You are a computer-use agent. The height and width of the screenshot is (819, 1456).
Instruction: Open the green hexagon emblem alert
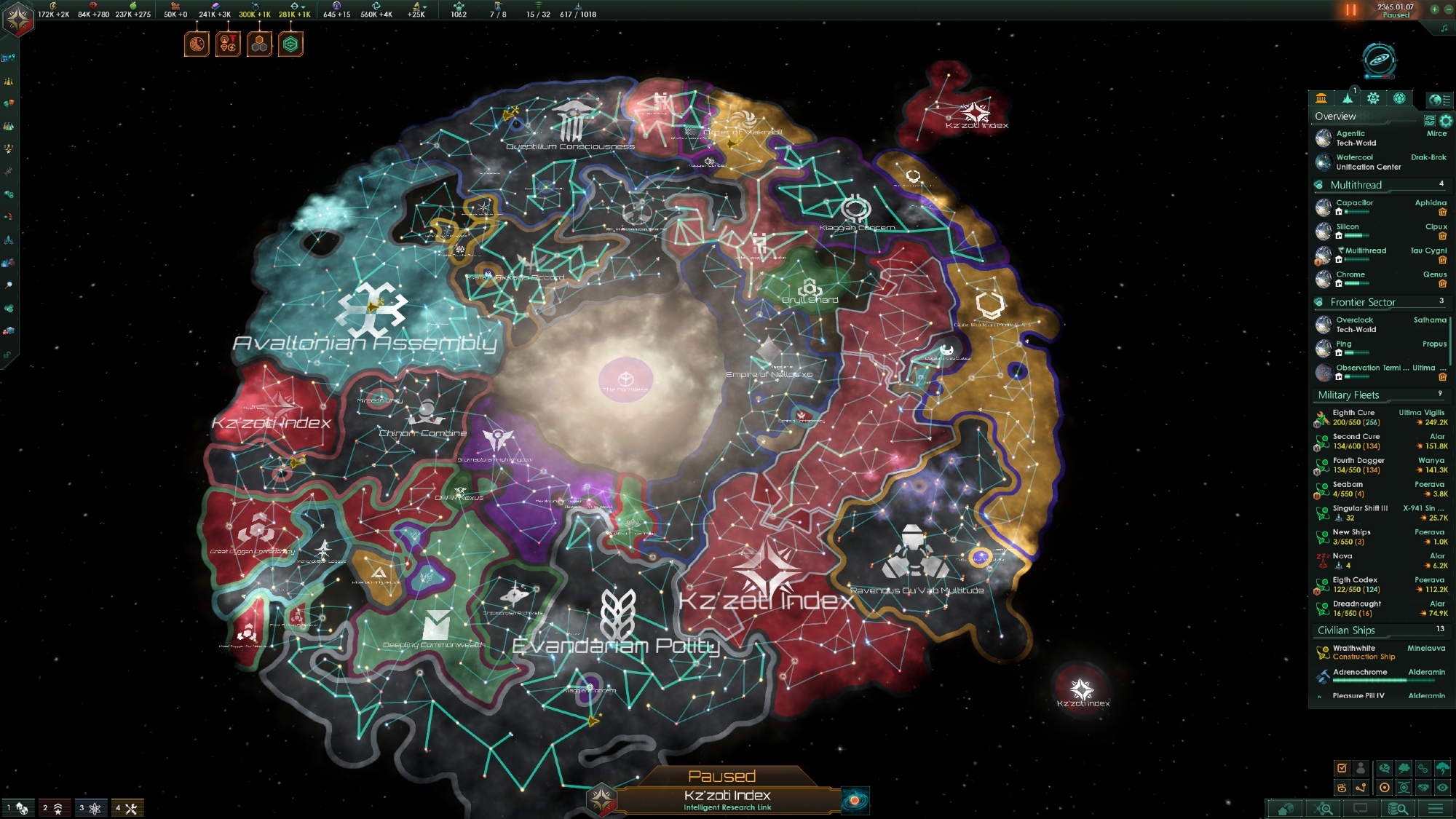click(x=290, y=44)
